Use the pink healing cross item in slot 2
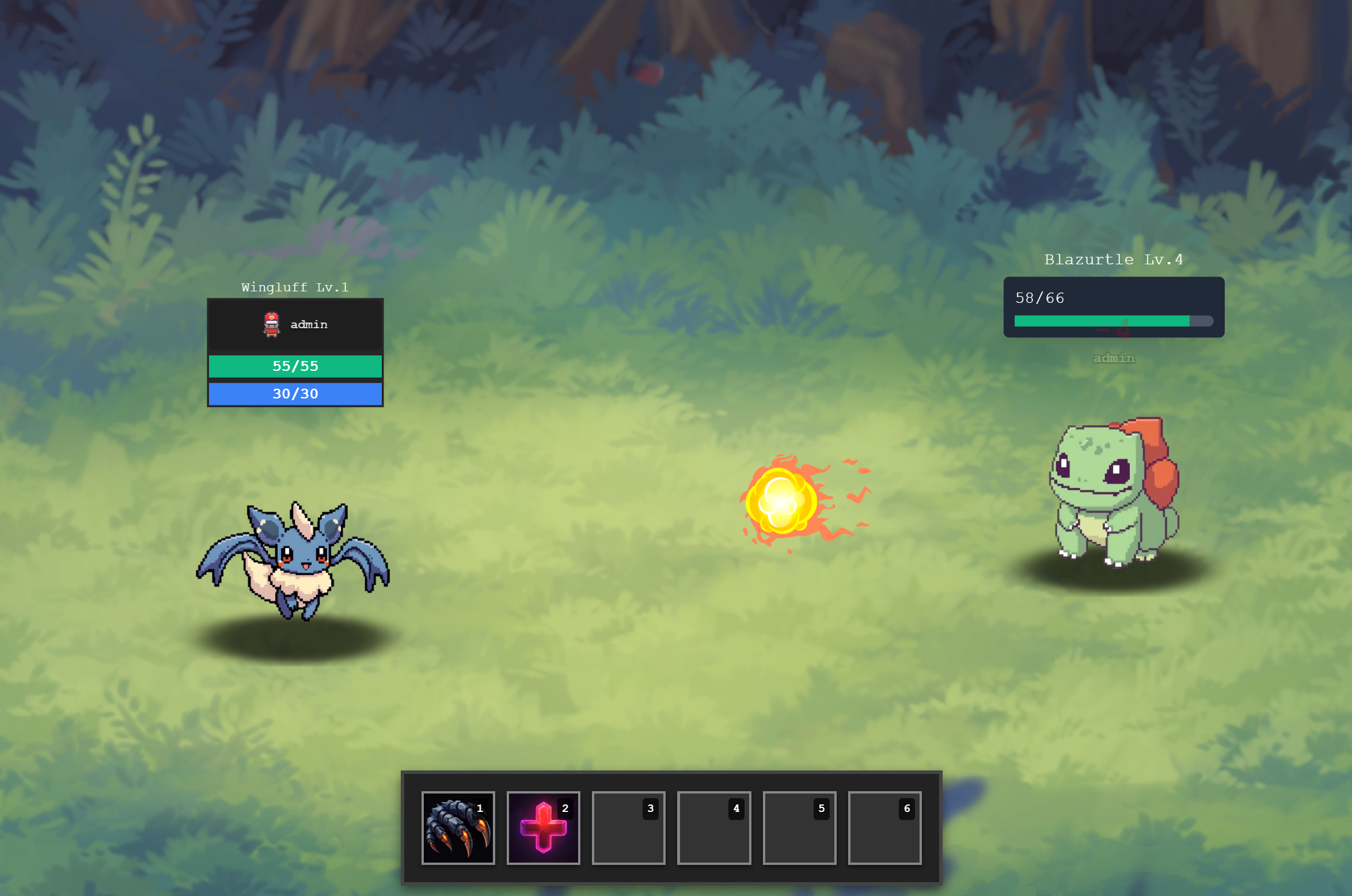This screenshot has height=896, width=1352. point(543,827)
